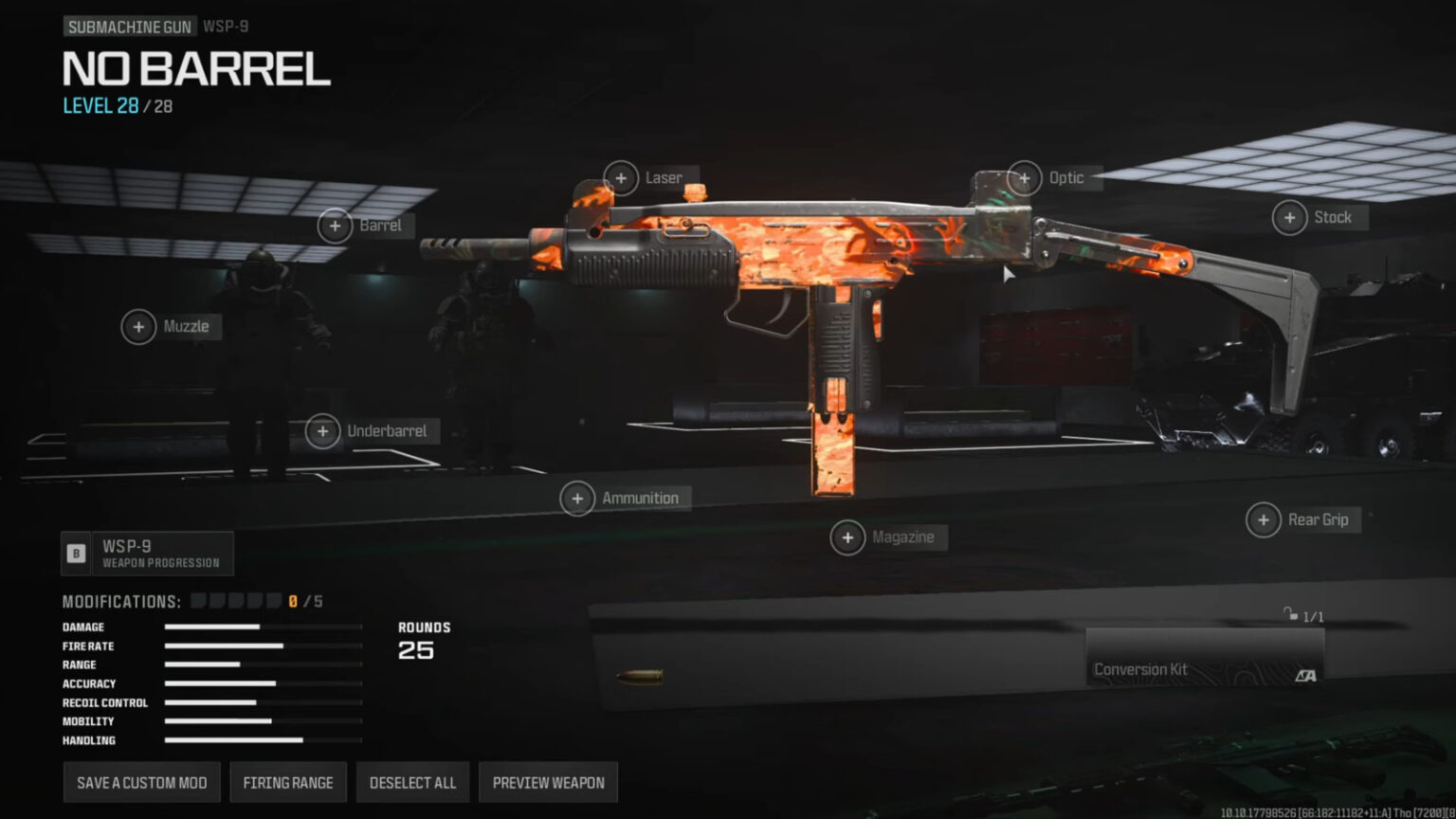This screenshot has height=819, width=1456.
Task: Open the Ammunition attachment slot
Action: [576, 498]
